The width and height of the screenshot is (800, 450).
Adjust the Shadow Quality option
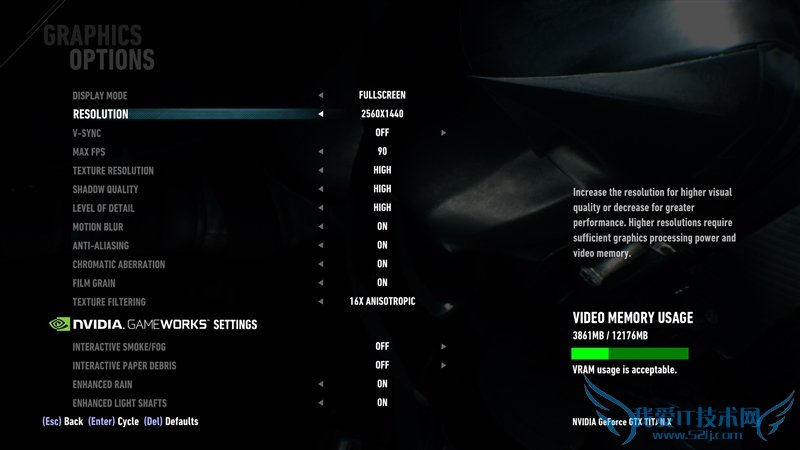click(105, 189)
